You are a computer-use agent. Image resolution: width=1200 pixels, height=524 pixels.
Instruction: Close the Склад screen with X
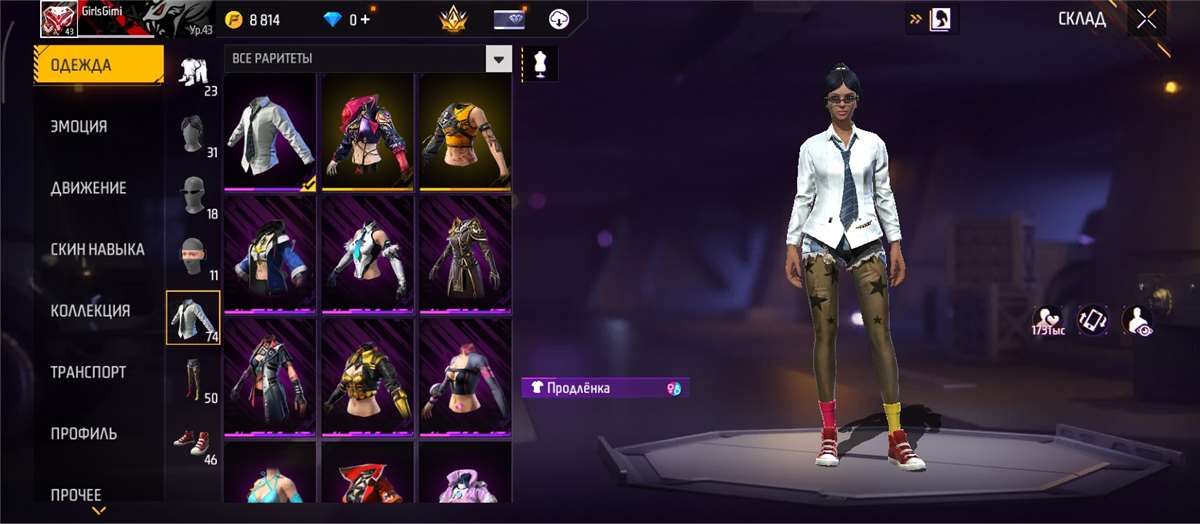point(1146,19)
